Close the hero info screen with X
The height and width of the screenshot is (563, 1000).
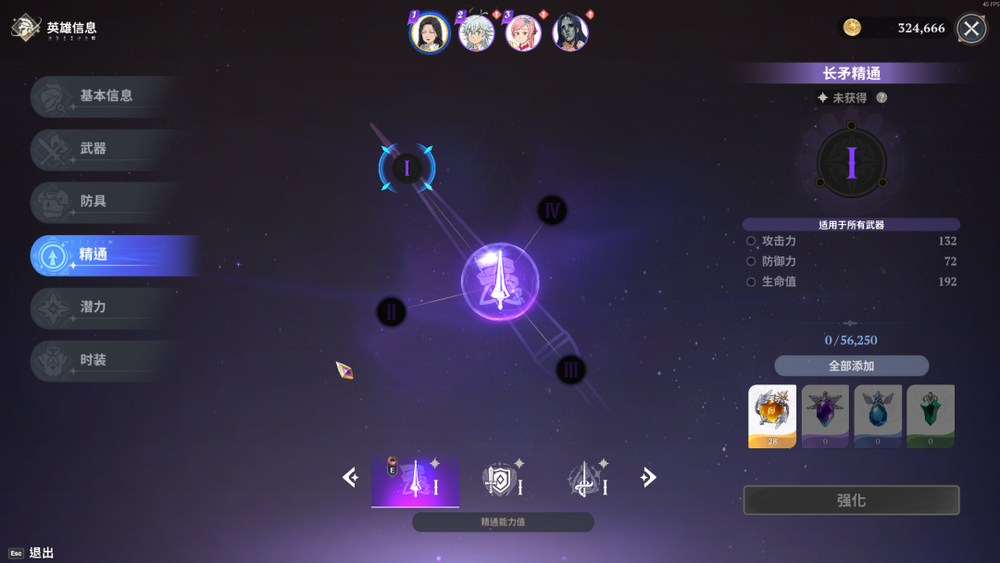point(970,29)
